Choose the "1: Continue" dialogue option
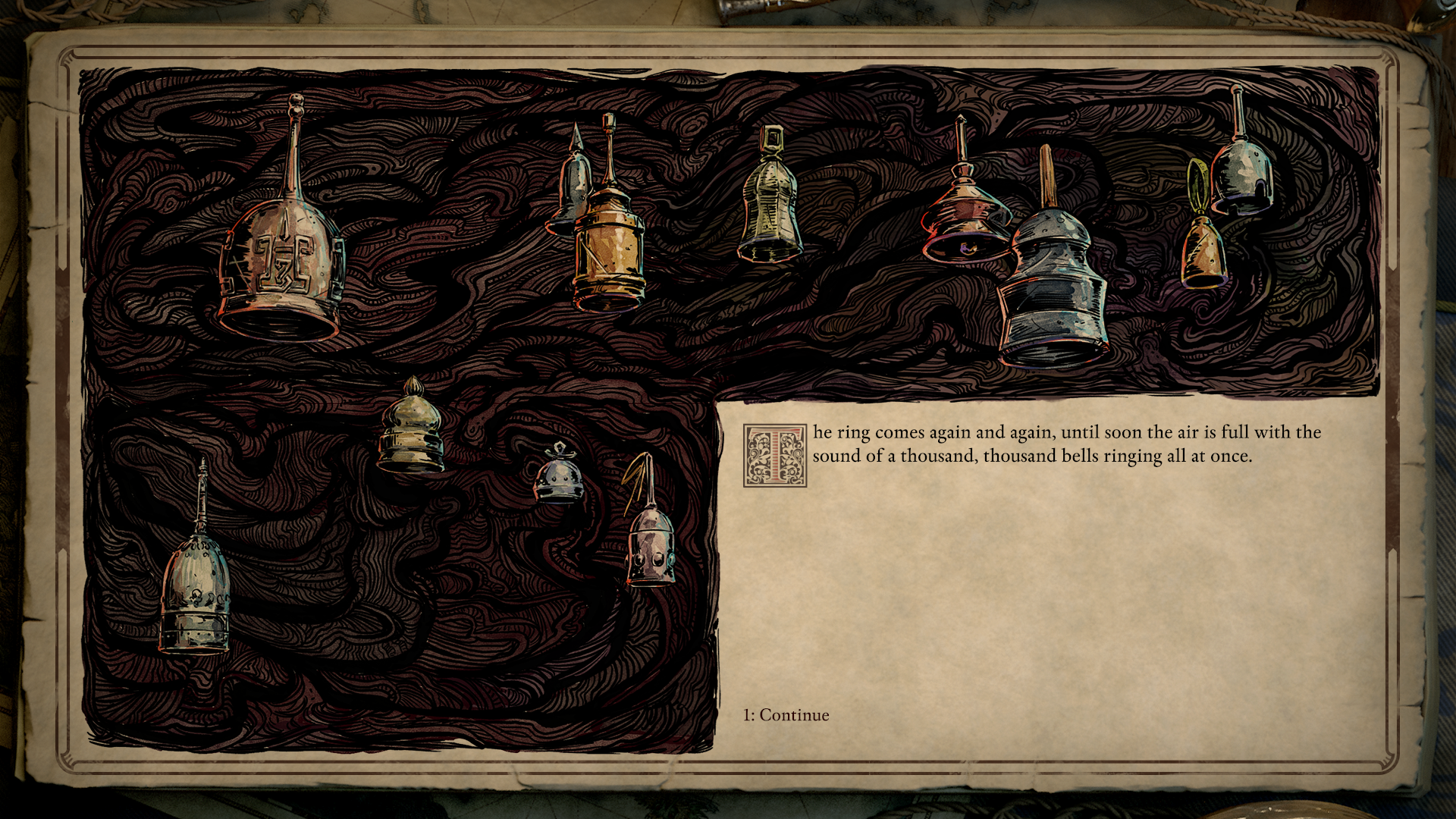 click(786, 715)
